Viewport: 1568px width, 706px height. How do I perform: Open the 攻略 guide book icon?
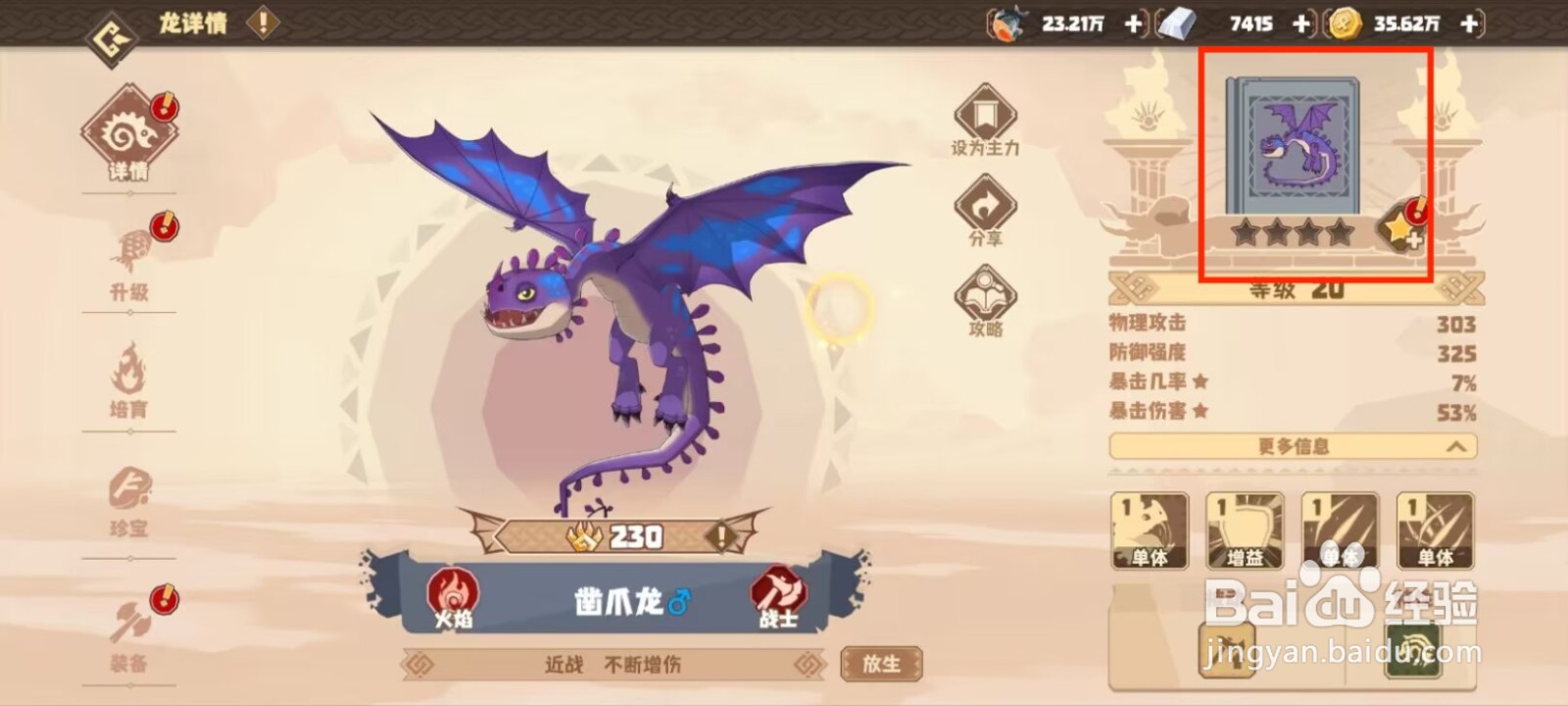(983, 294)
